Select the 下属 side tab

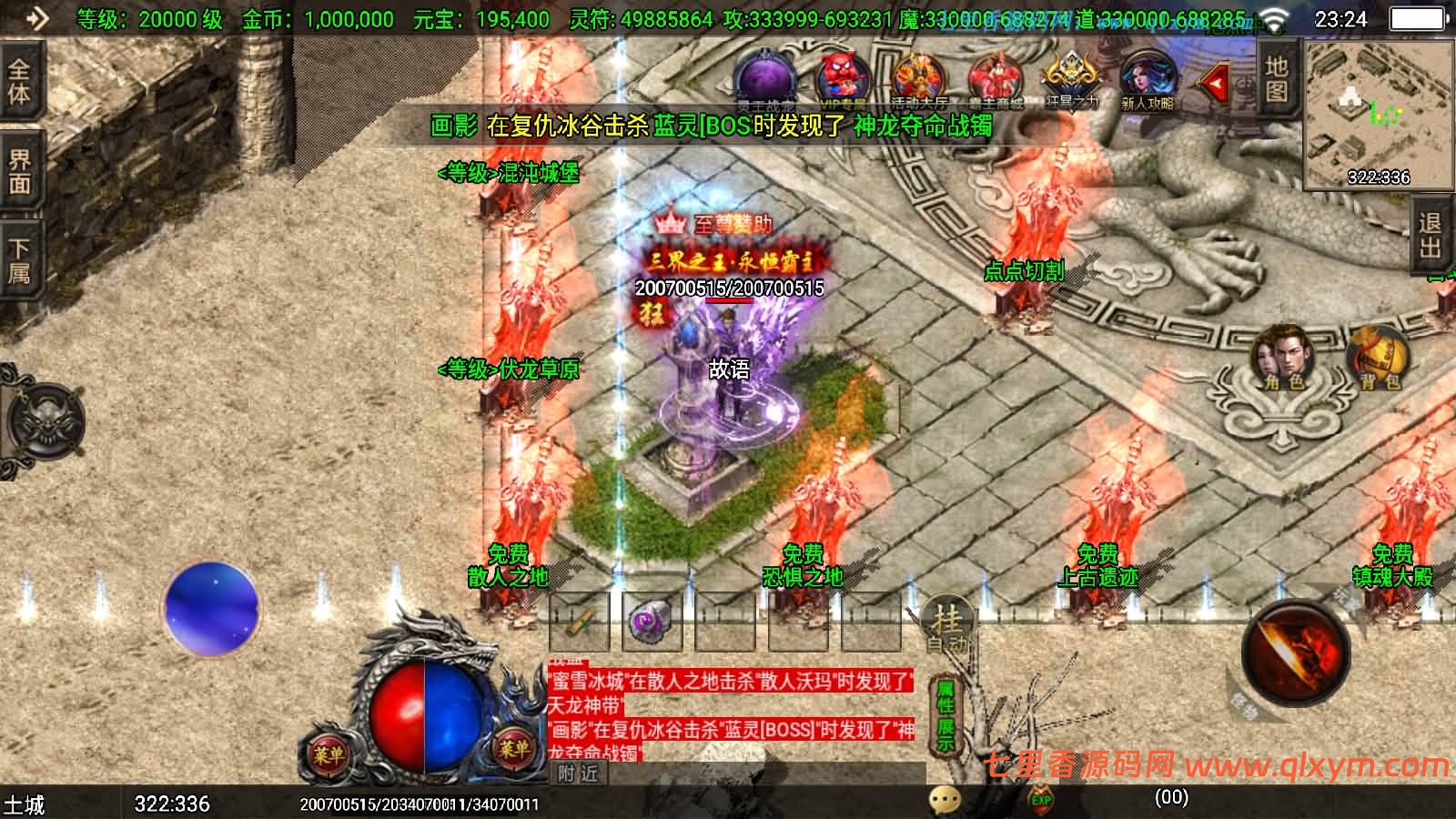click(19, 261)
